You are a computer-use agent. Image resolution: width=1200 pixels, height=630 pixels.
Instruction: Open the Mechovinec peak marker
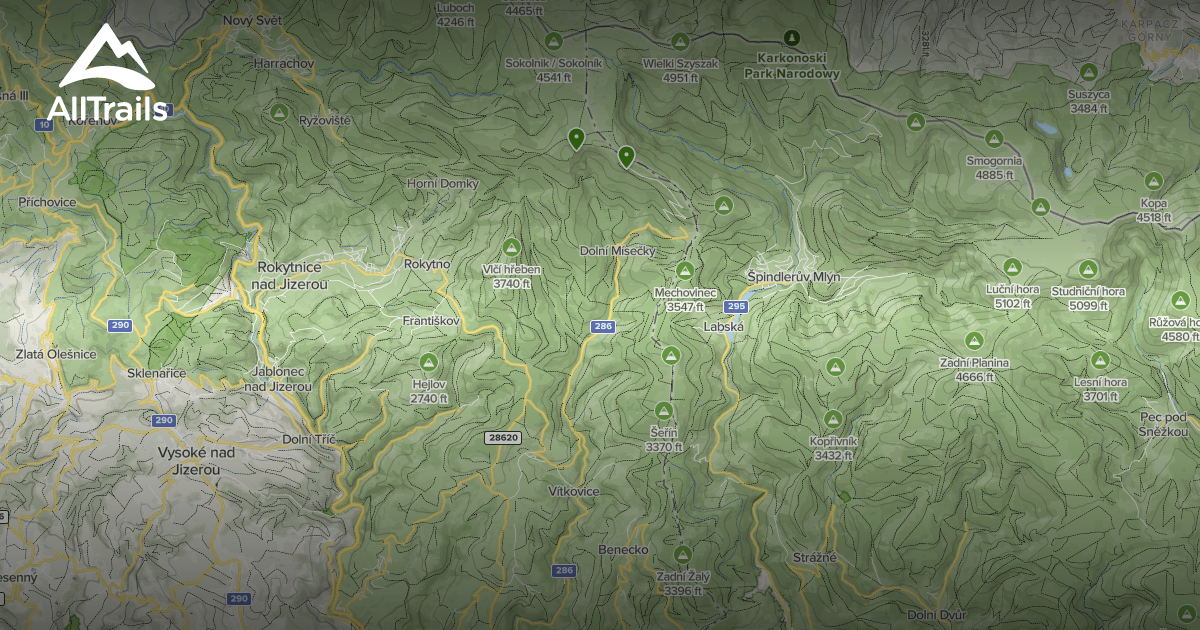pos(685,271)
